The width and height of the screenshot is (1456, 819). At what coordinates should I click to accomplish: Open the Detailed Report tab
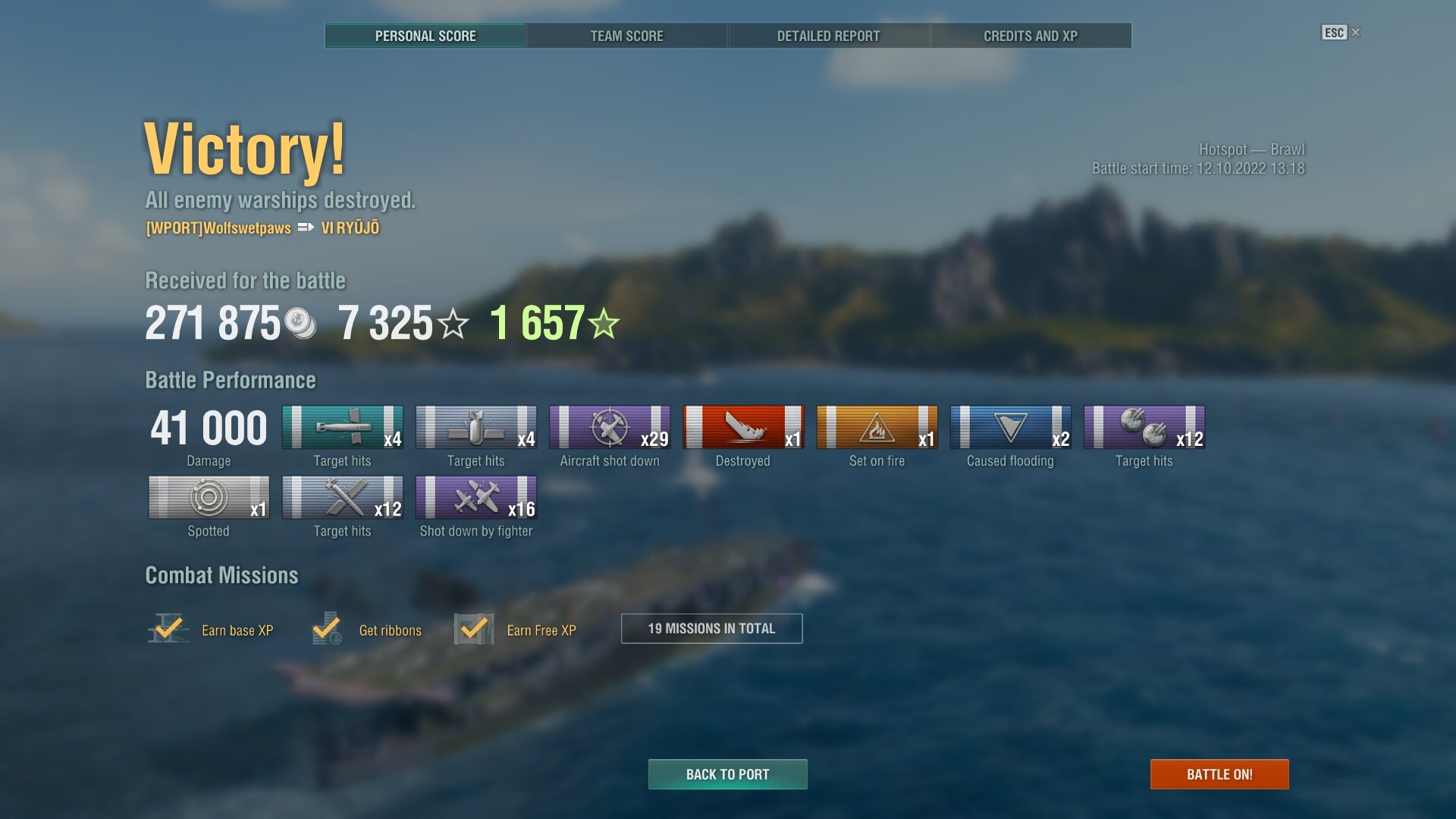[828, 36]
